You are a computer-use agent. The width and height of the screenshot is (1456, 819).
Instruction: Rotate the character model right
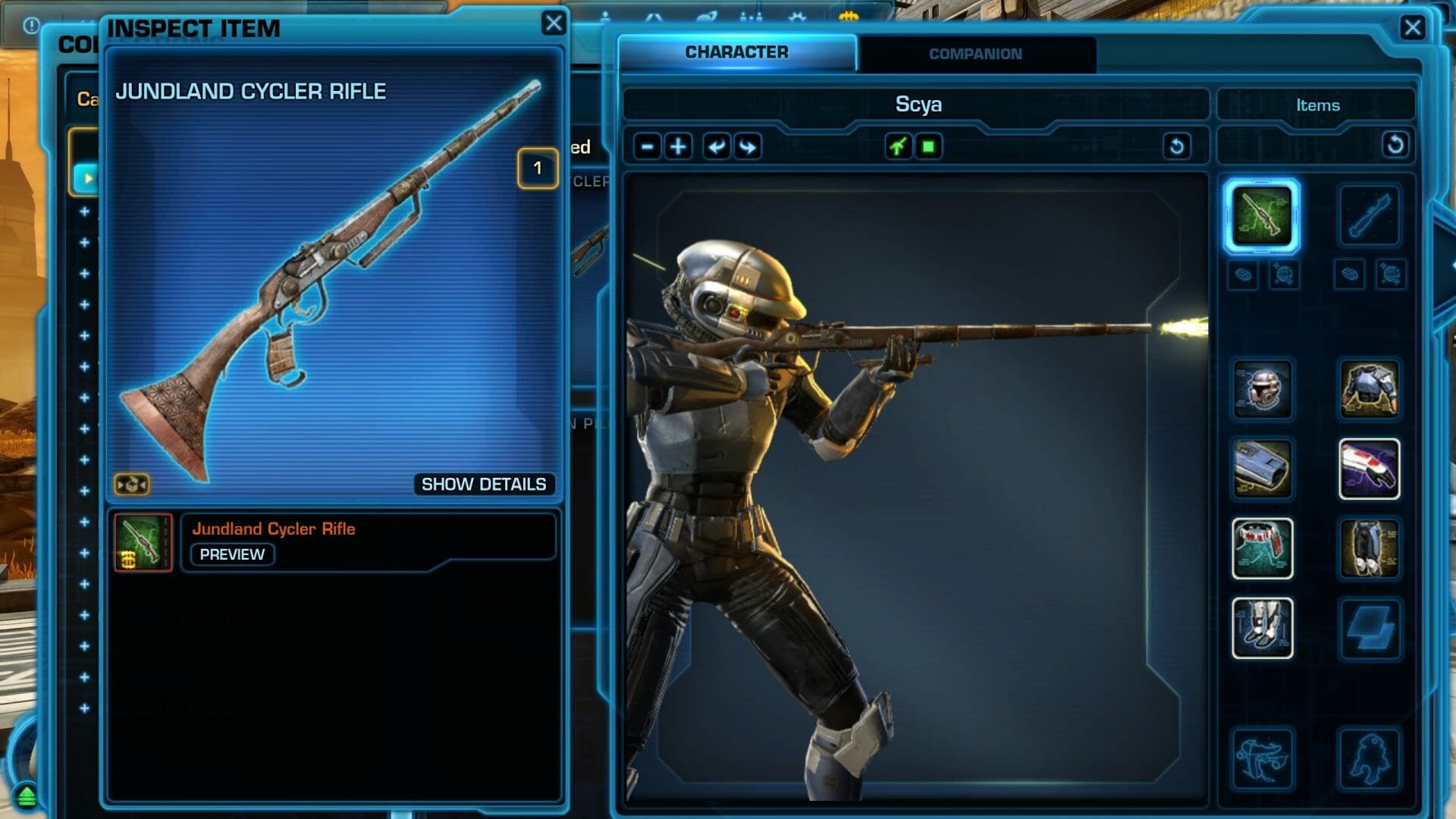point(748,146)
